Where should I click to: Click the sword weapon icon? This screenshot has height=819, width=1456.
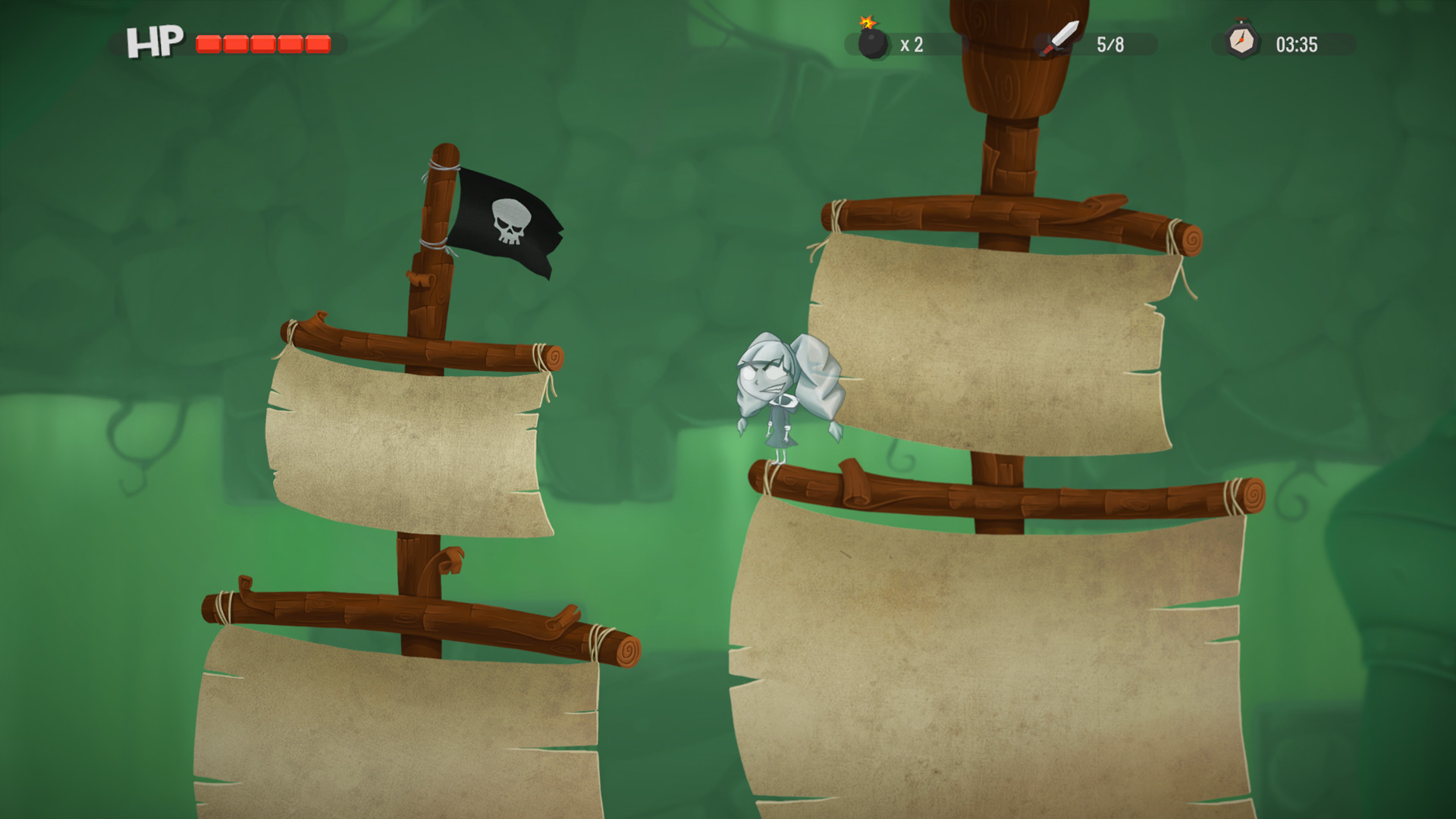pos(1059,39)
